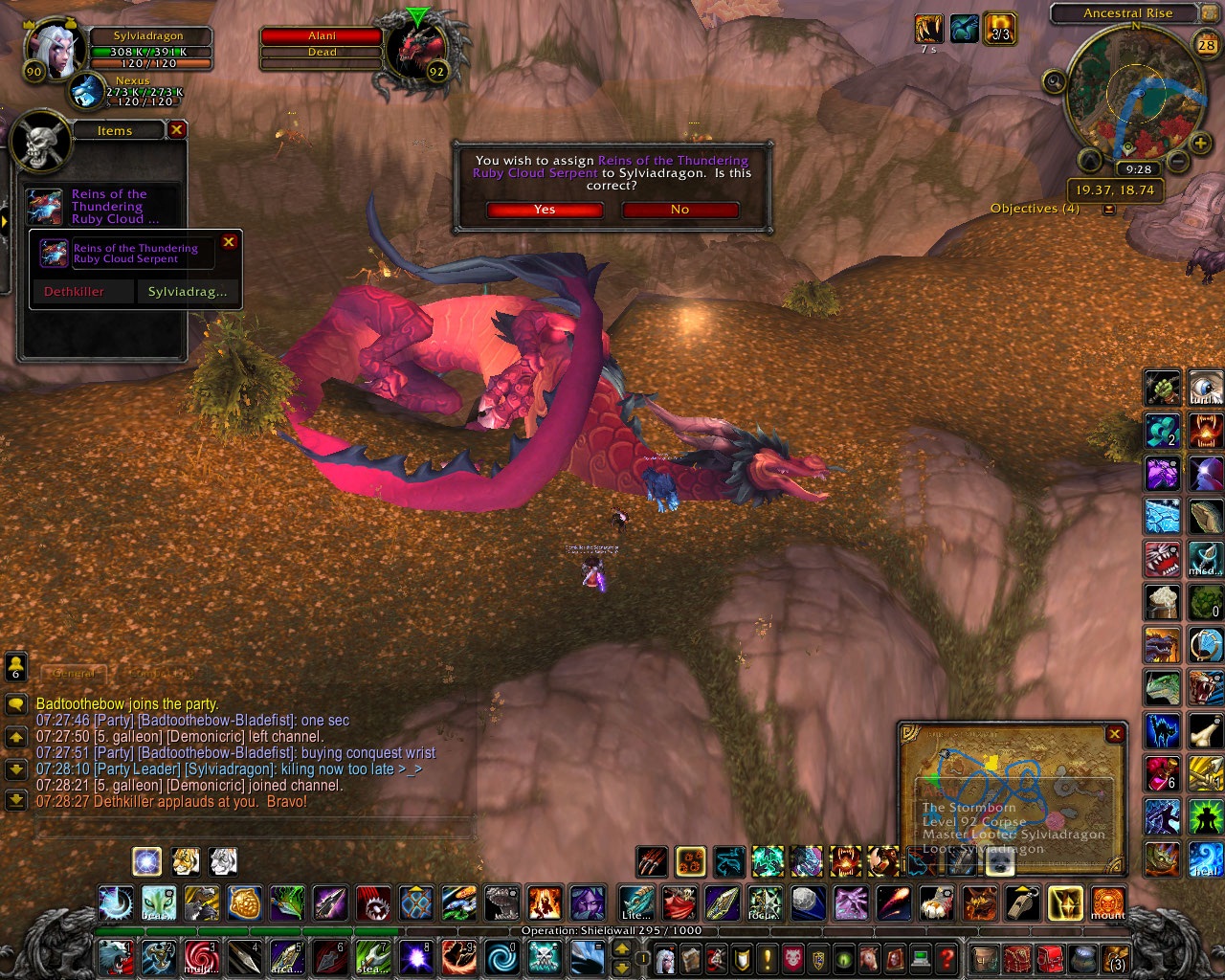Click No to cancel assigning the reins
Image resolution: width=1225 pixels, height=980 pixels.
point(679,210)
